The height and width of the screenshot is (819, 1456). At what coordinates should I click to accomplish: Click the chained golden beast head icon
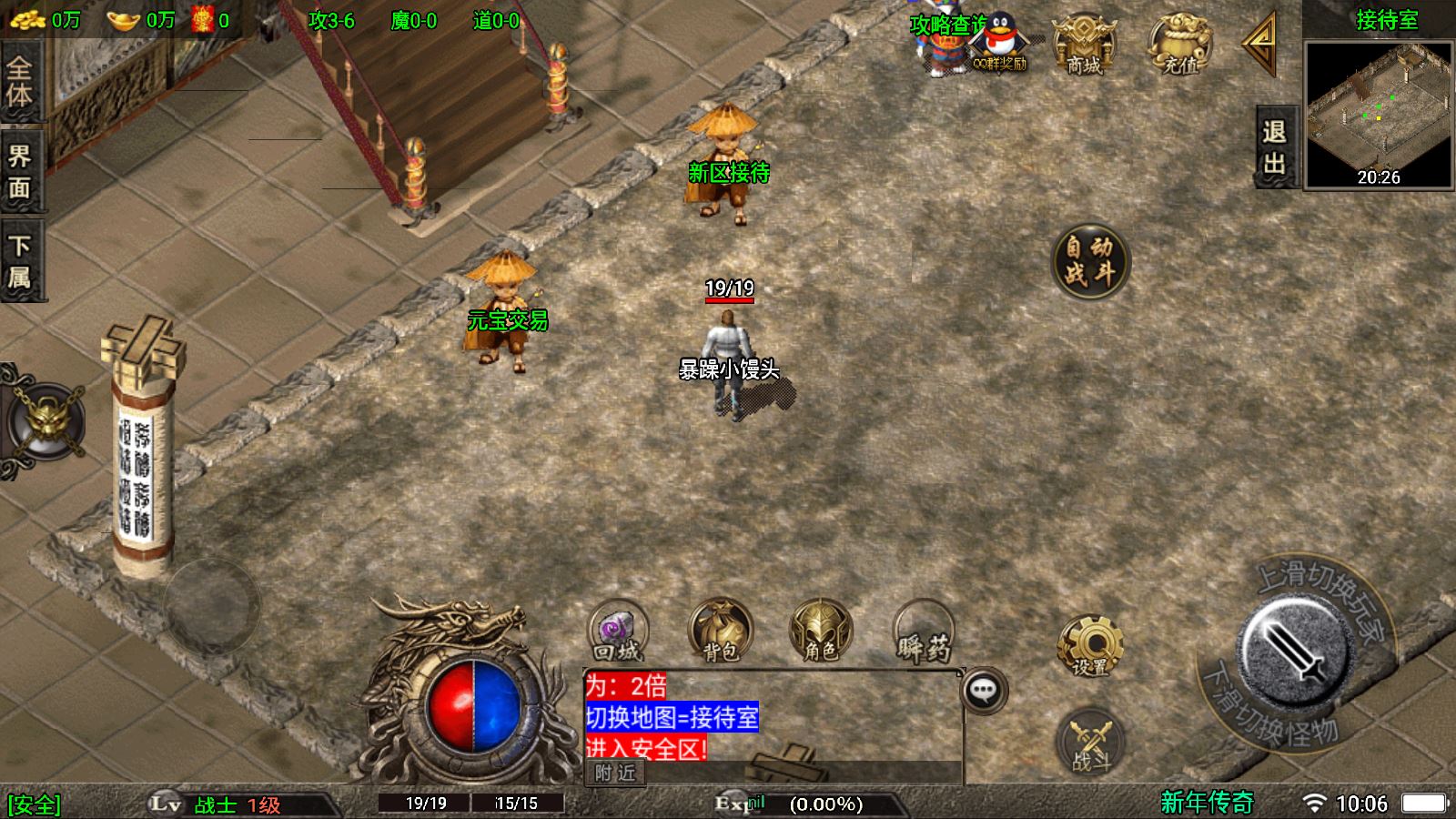(x=47, y=420)
